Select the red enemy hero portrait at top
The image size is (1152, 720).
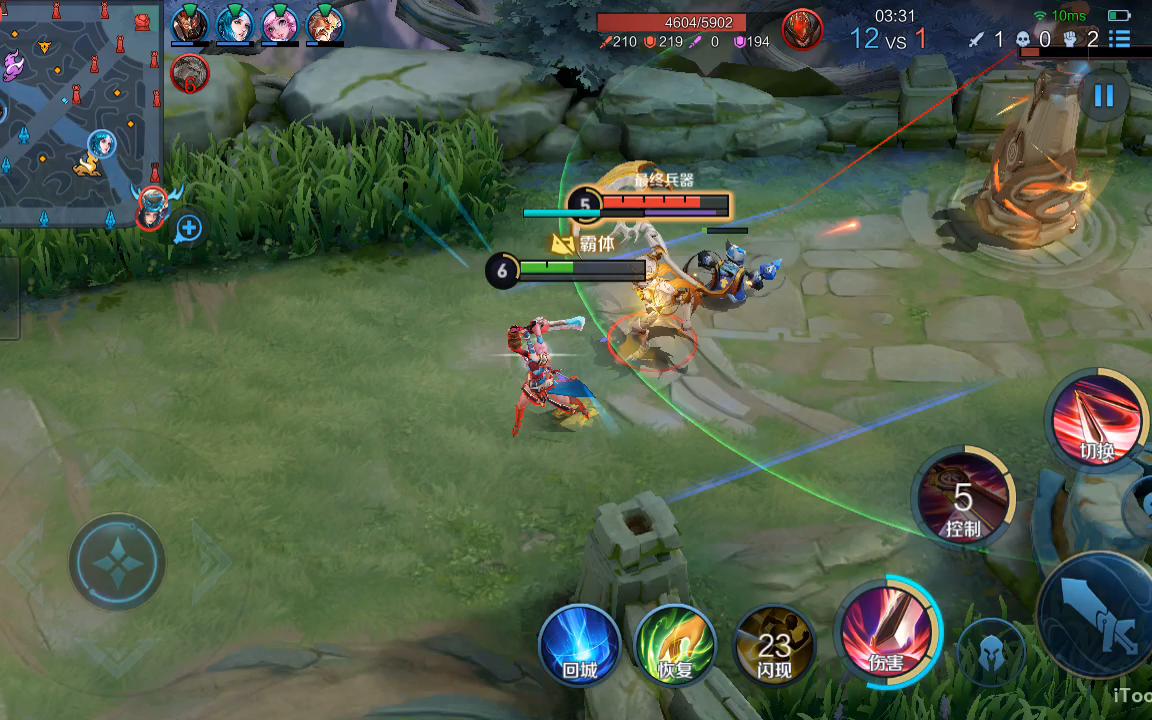(x=801, y=29)
